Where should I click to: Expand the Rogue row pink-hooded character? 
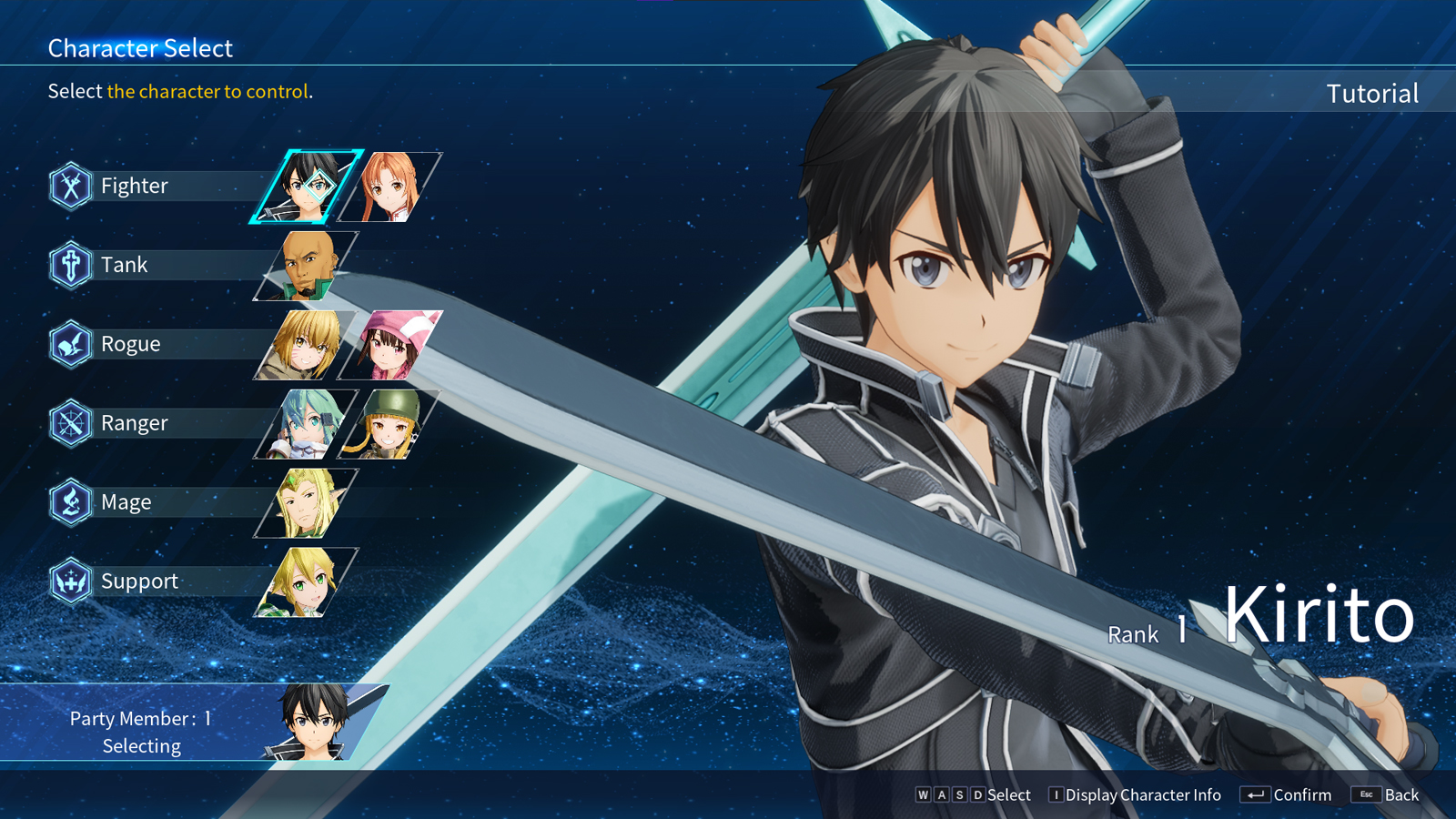pyautogui.click(x=389, y=344)
